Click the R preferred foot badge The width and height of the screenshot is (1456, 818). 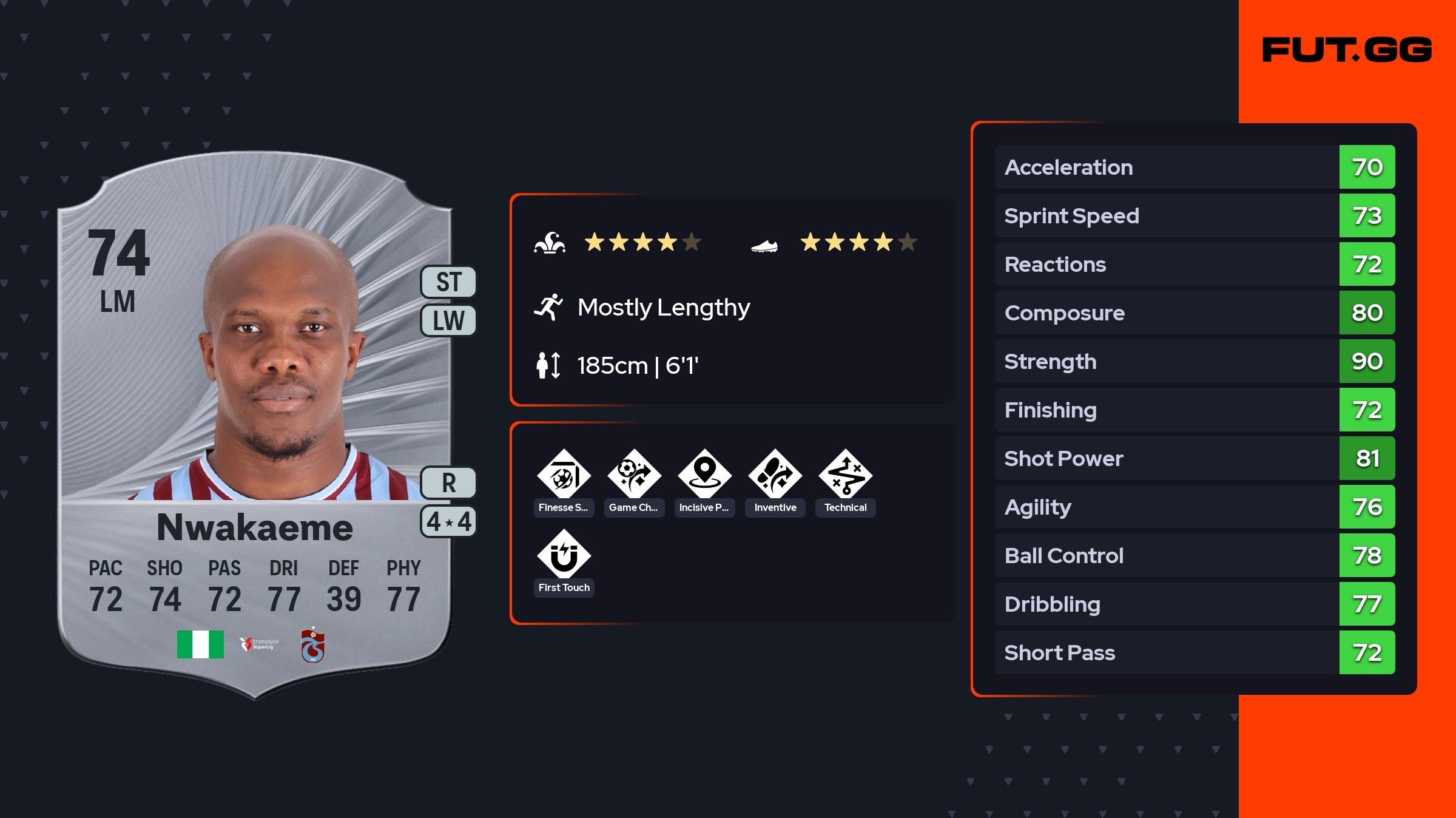pos(449,483)
